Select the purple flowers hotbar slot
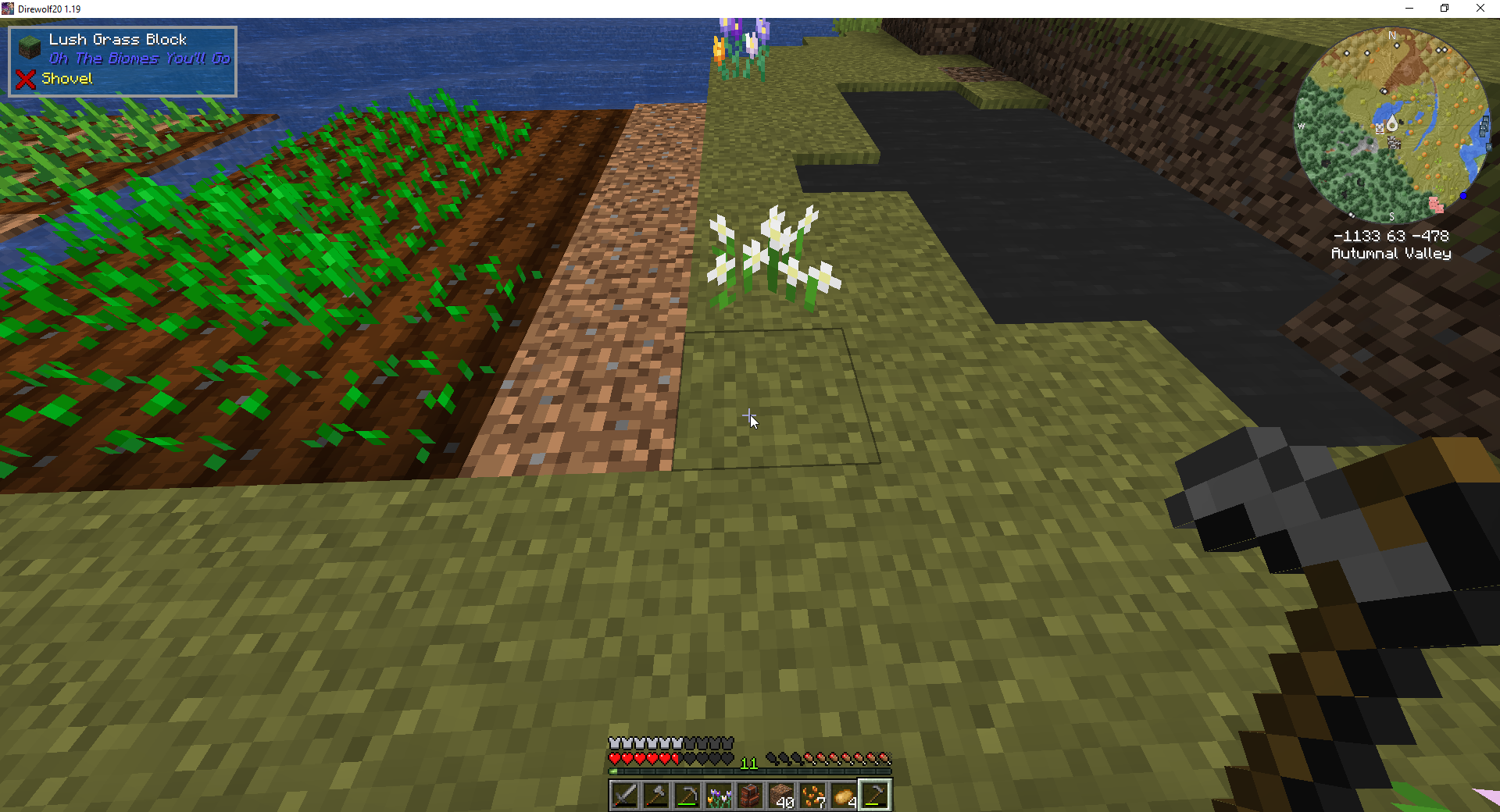The width and height of the screenshot is (1500, 812). point(719,794)
